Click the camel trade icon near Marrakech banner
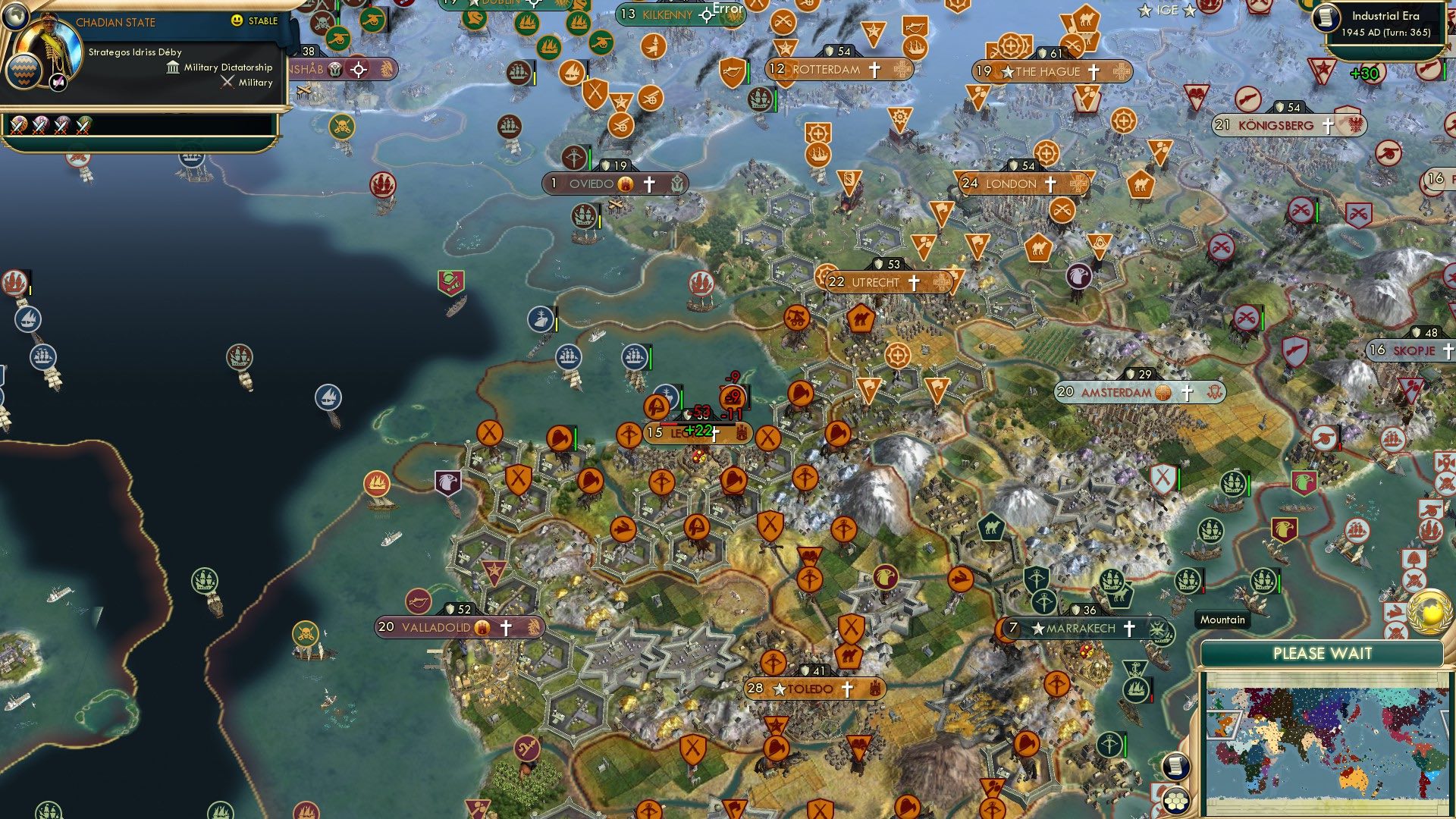Screen dimensions: 1456x819 (1120, 598)
